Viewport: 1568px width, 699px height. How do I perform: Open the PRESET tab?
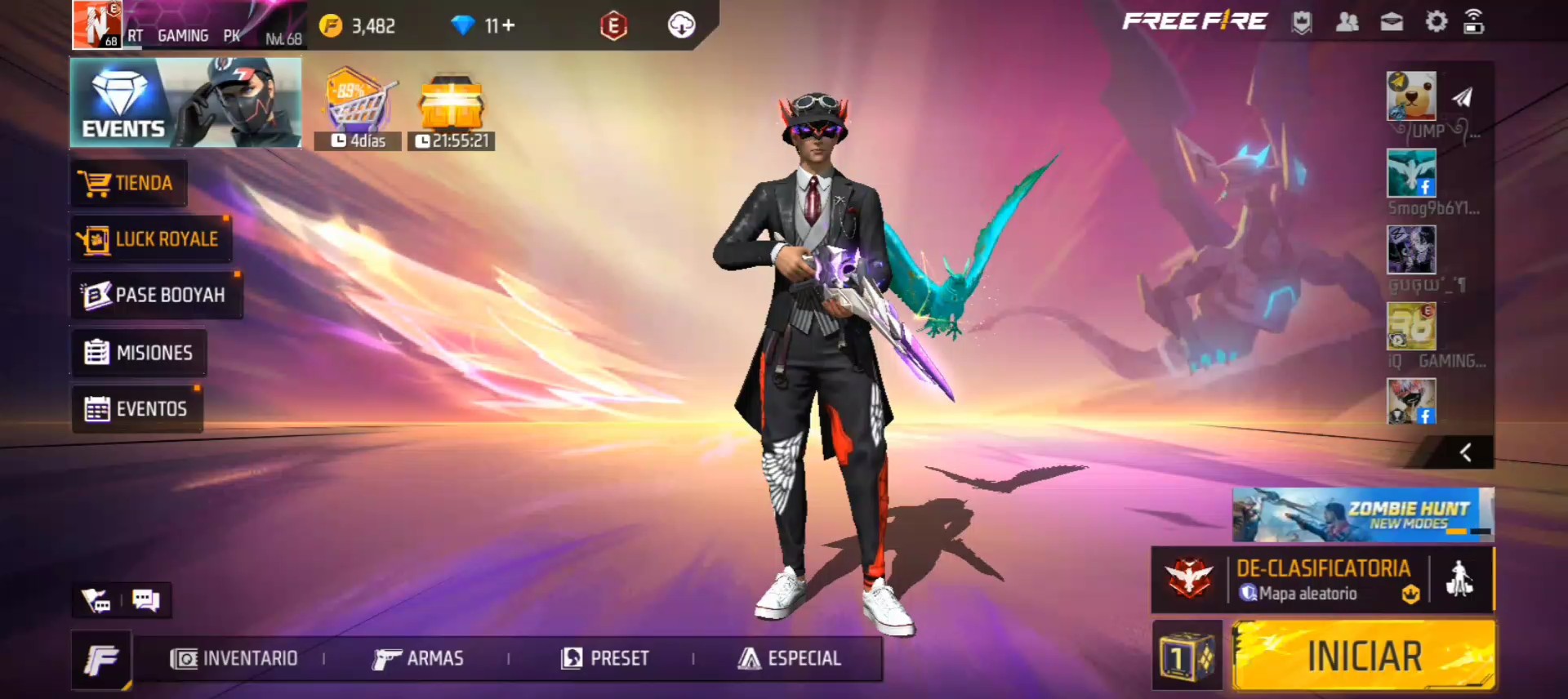[605, 658]
